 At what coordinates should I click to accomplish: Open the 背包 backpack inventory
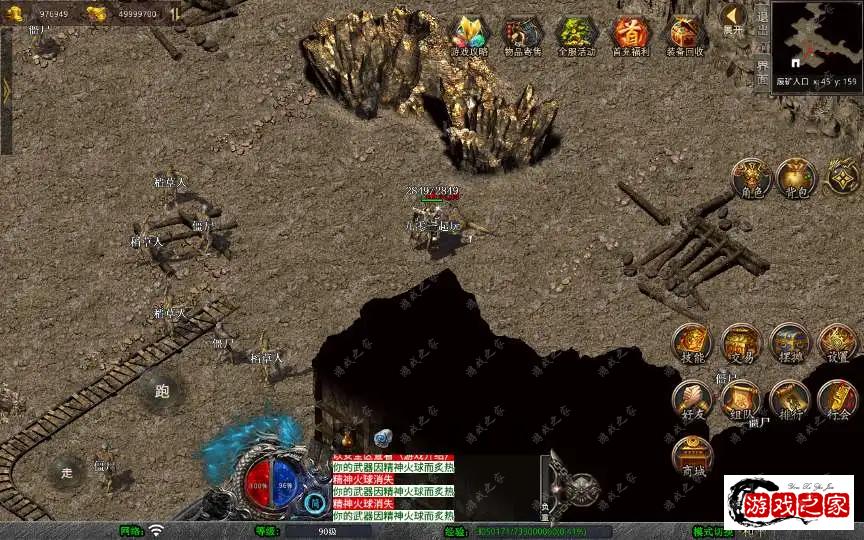pos(797,178)
